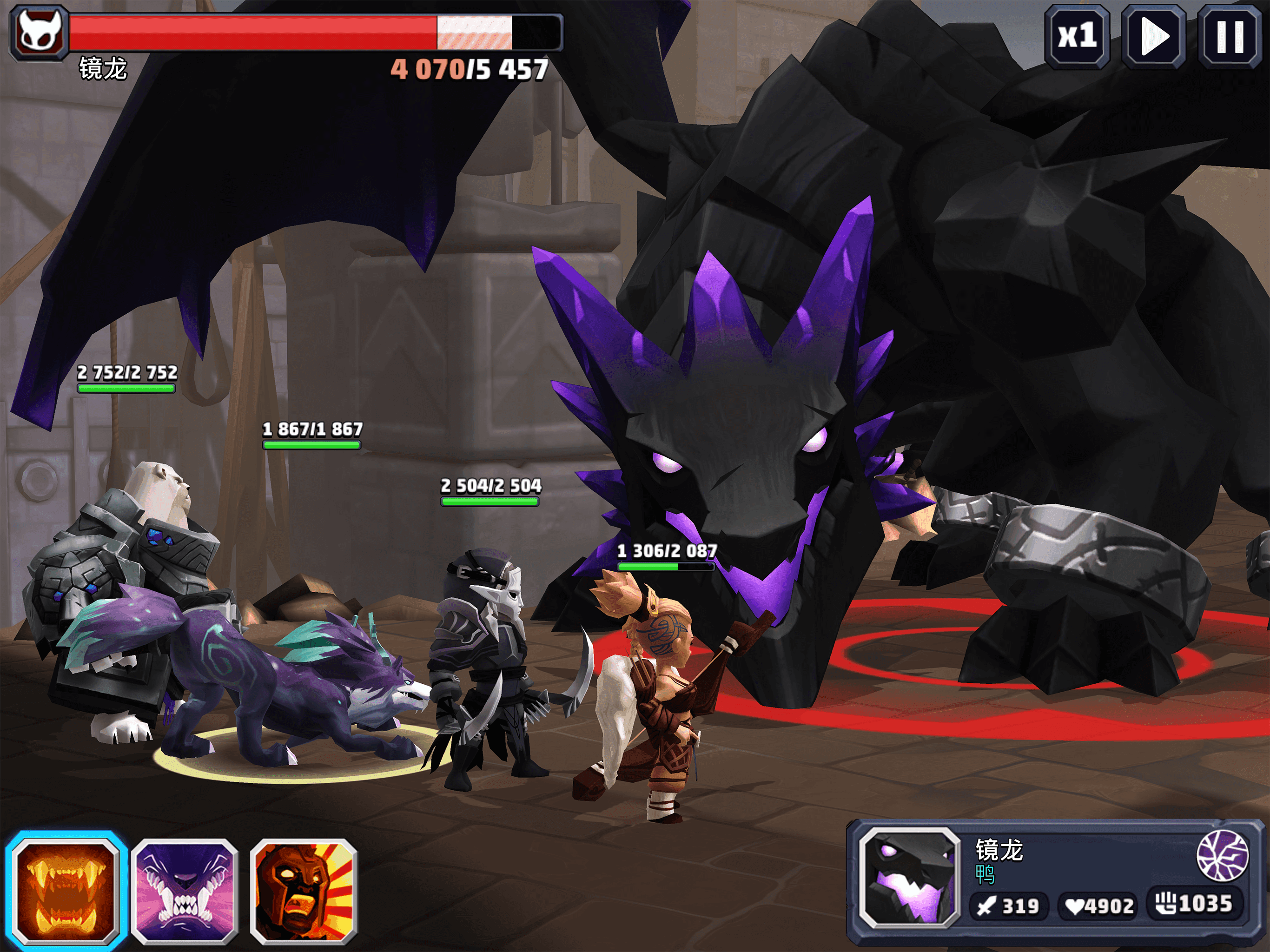Click the boss skull icon beside health bar
The image size is (1270, 952).
39,32
